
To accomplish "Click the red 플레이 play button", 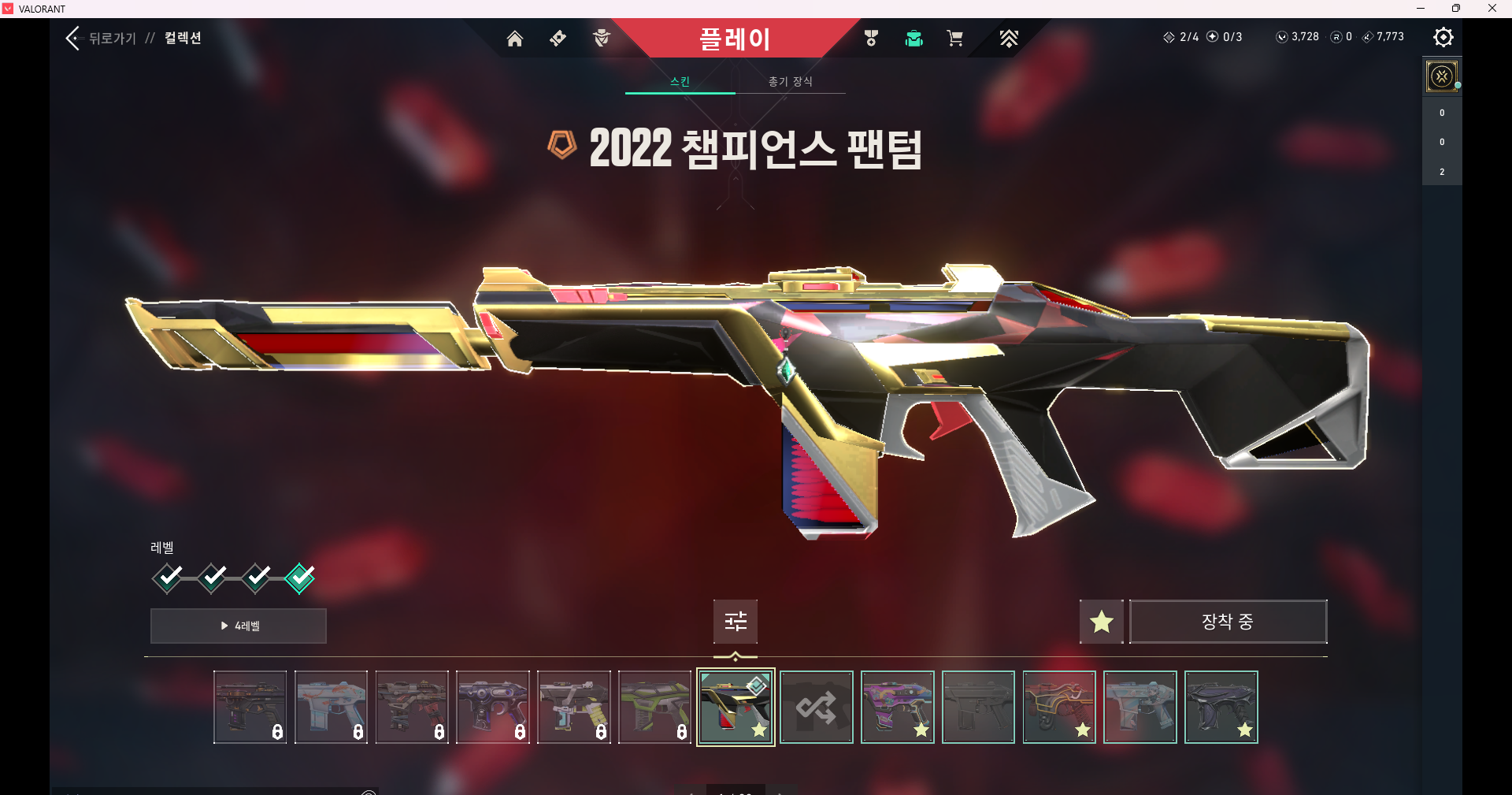I will (x=734, y=39).
